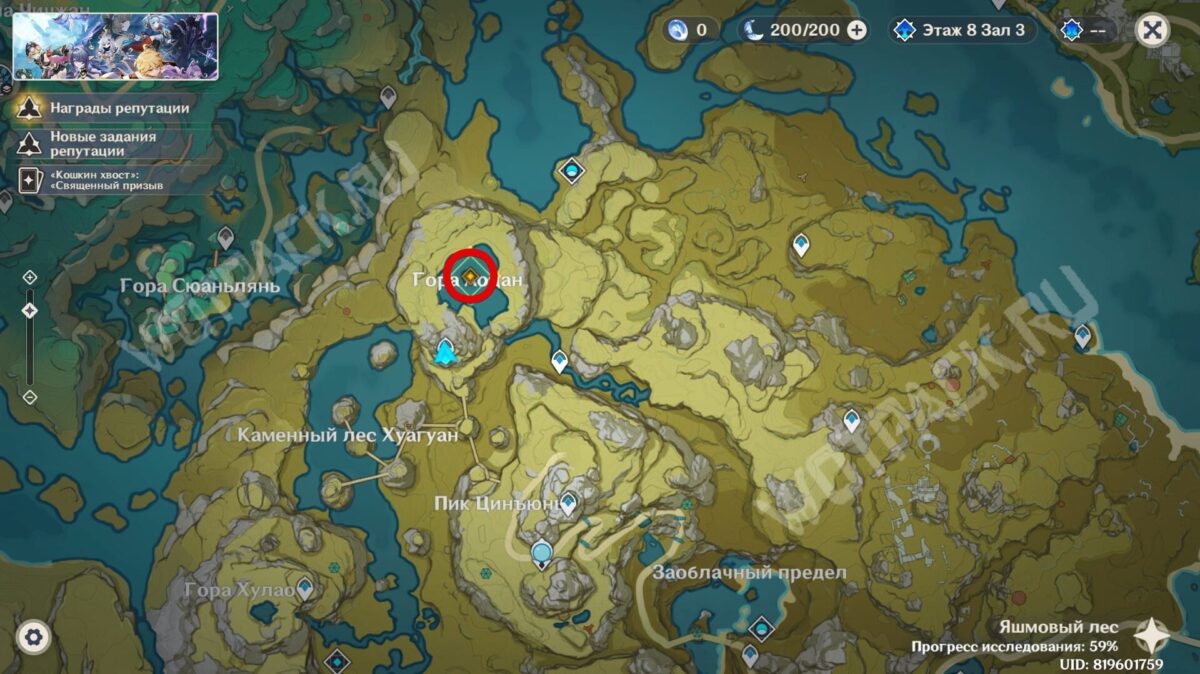This screenshot has width=1200, height=674.
Task: Select the domain marker circled in red
Action: [x=469, y=274]
